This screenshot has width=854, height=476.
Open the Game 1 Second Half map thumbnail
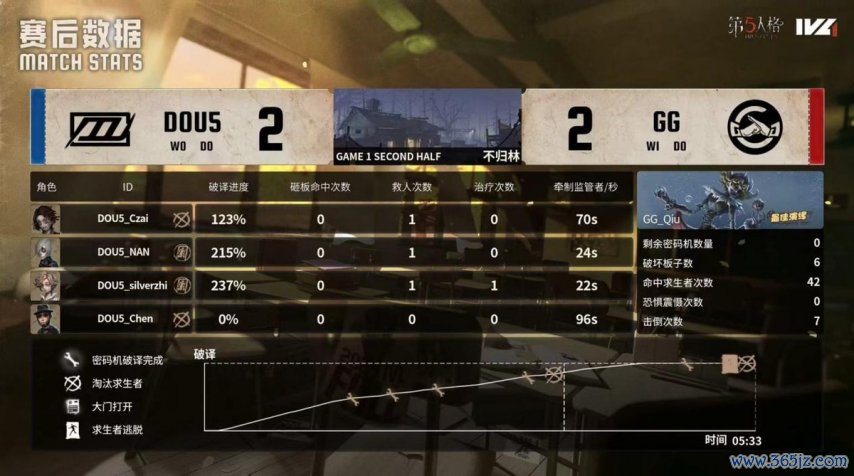427,125
